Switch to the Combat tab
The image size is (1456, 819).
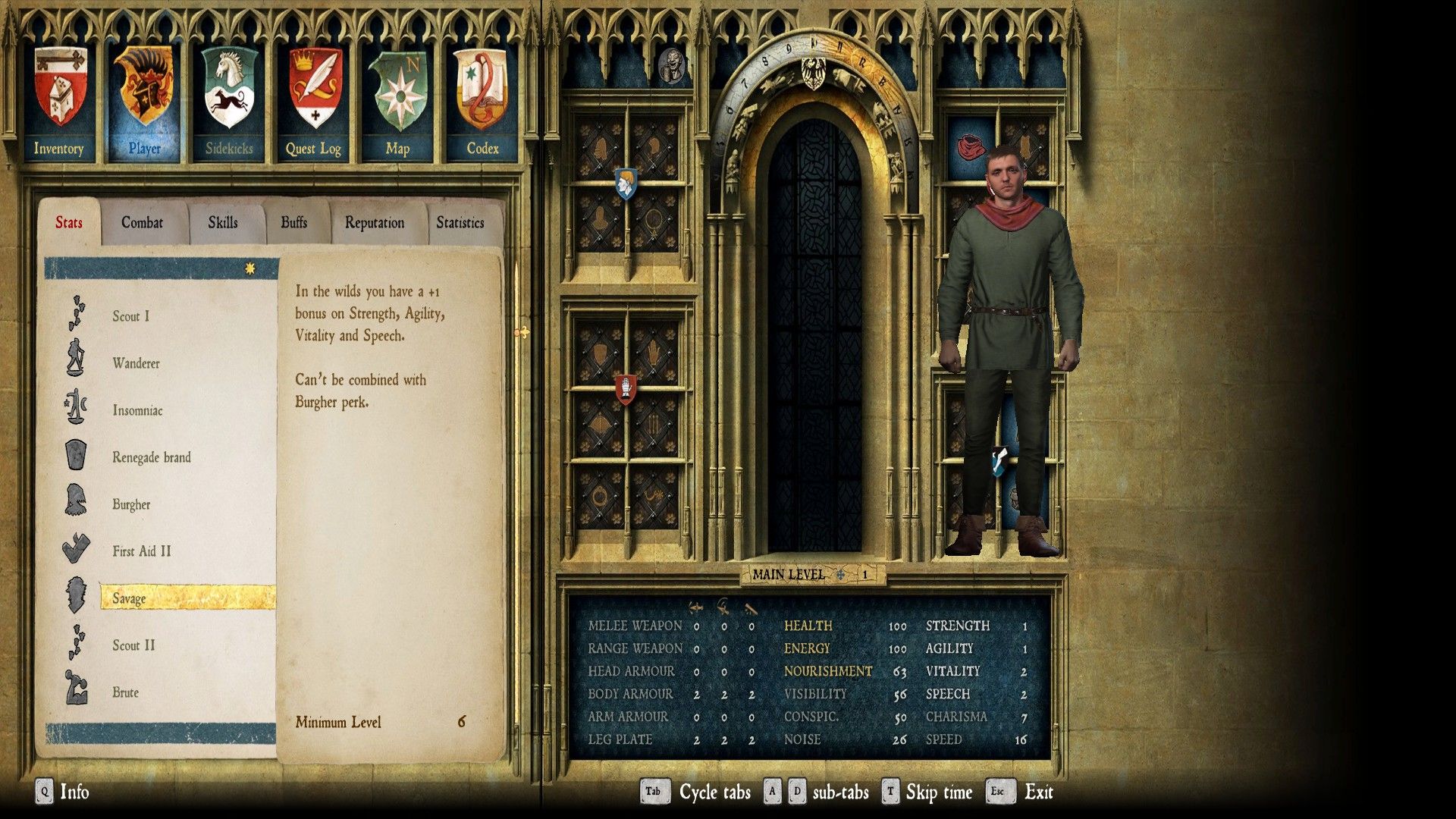click(x=142, y=223)
